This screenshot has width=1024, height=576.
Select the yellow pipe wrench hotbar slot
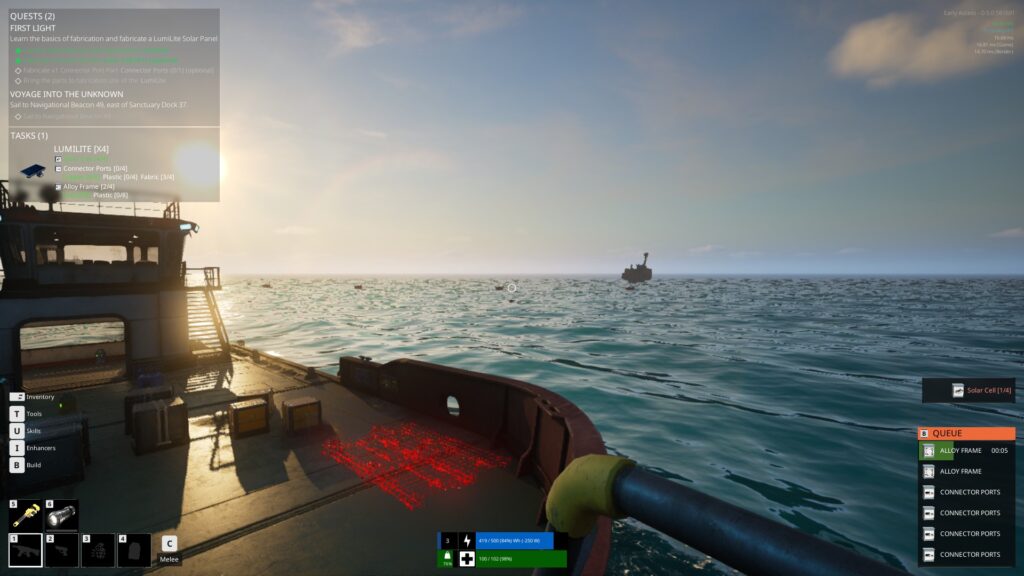[26, 515]
